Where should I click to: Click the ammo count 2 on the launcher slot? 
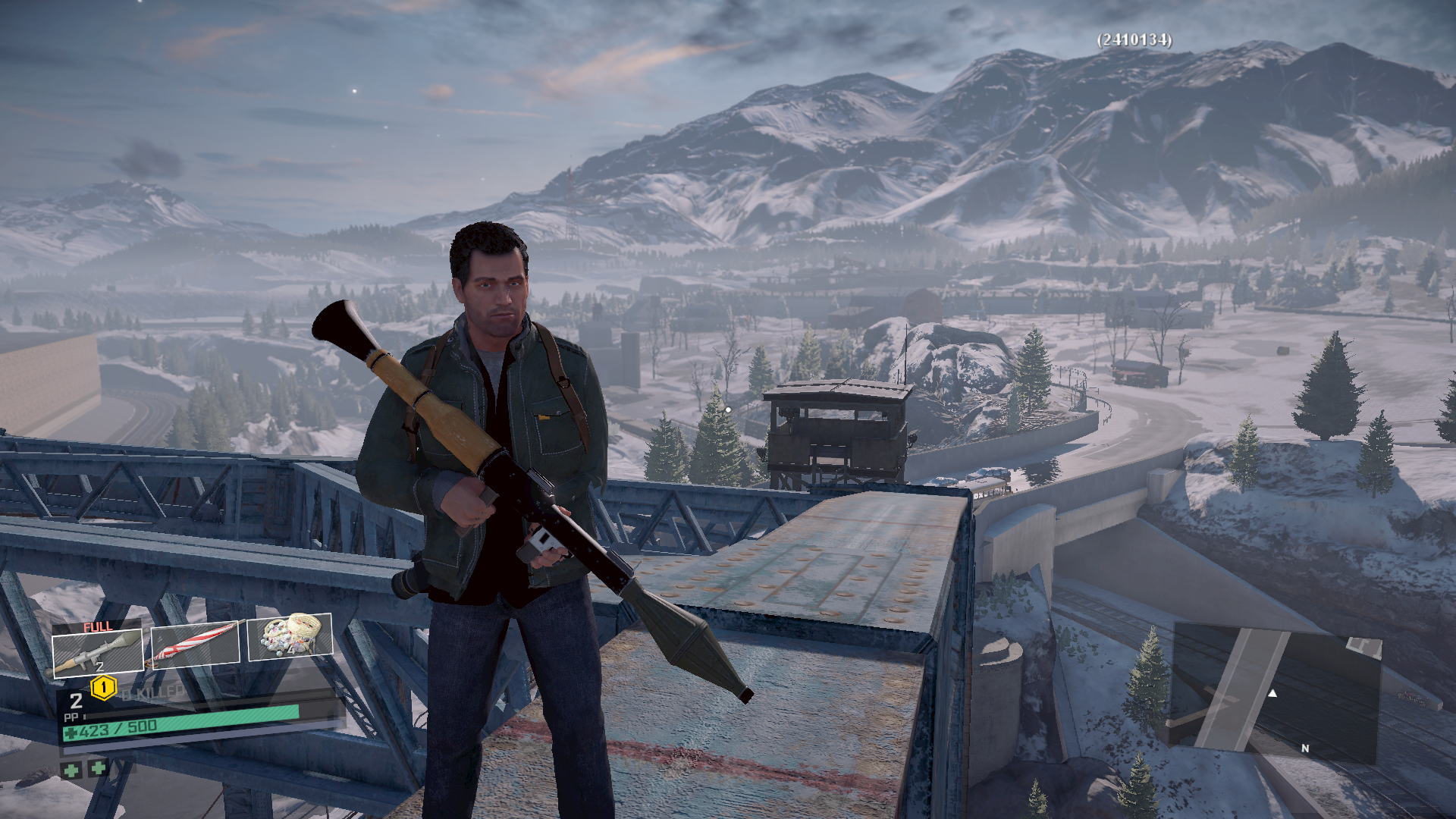99,666
